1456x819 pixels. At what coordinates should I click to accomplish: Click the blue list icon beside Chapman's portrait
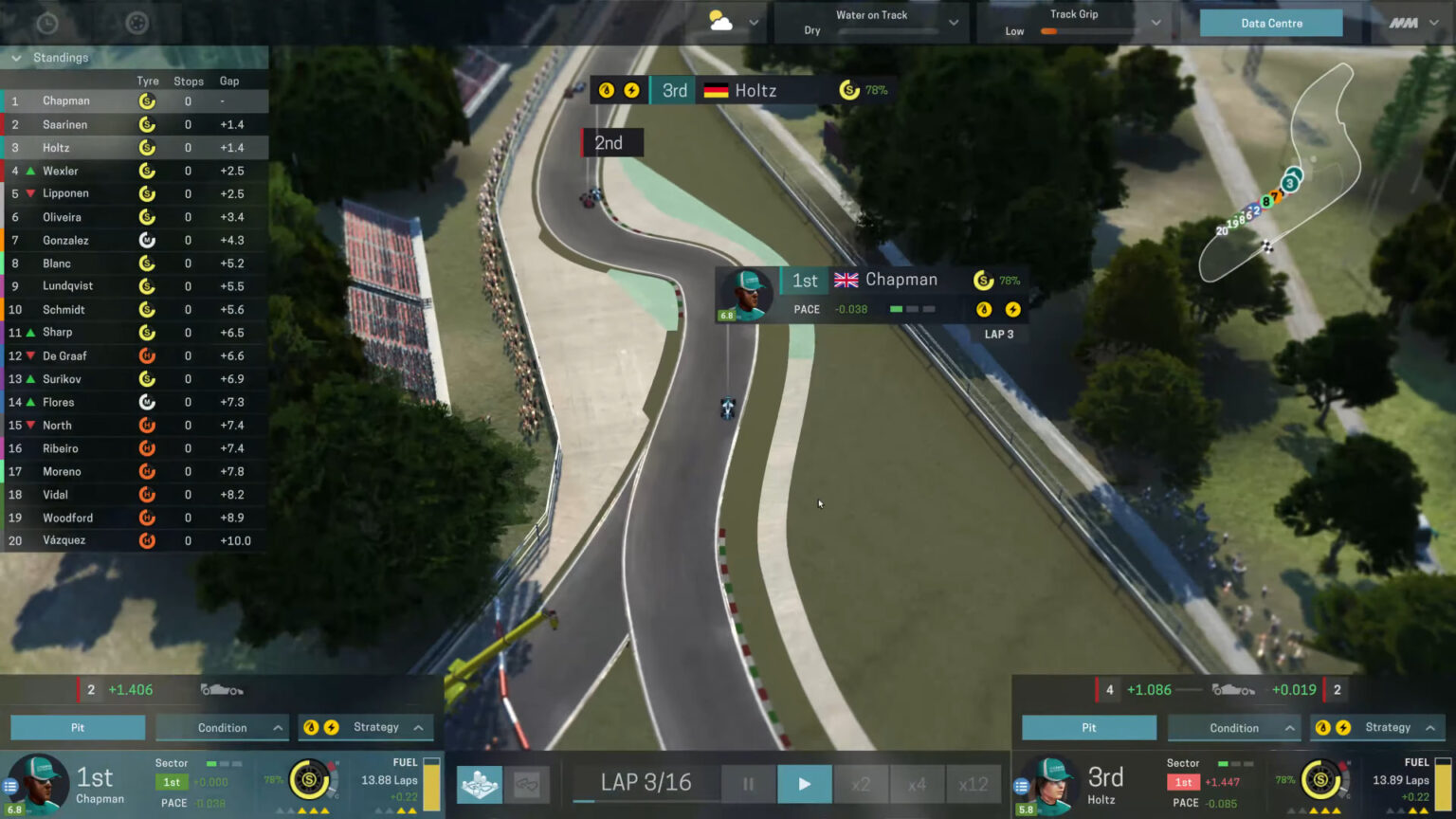pyautogui.click(x=10, y=786)
